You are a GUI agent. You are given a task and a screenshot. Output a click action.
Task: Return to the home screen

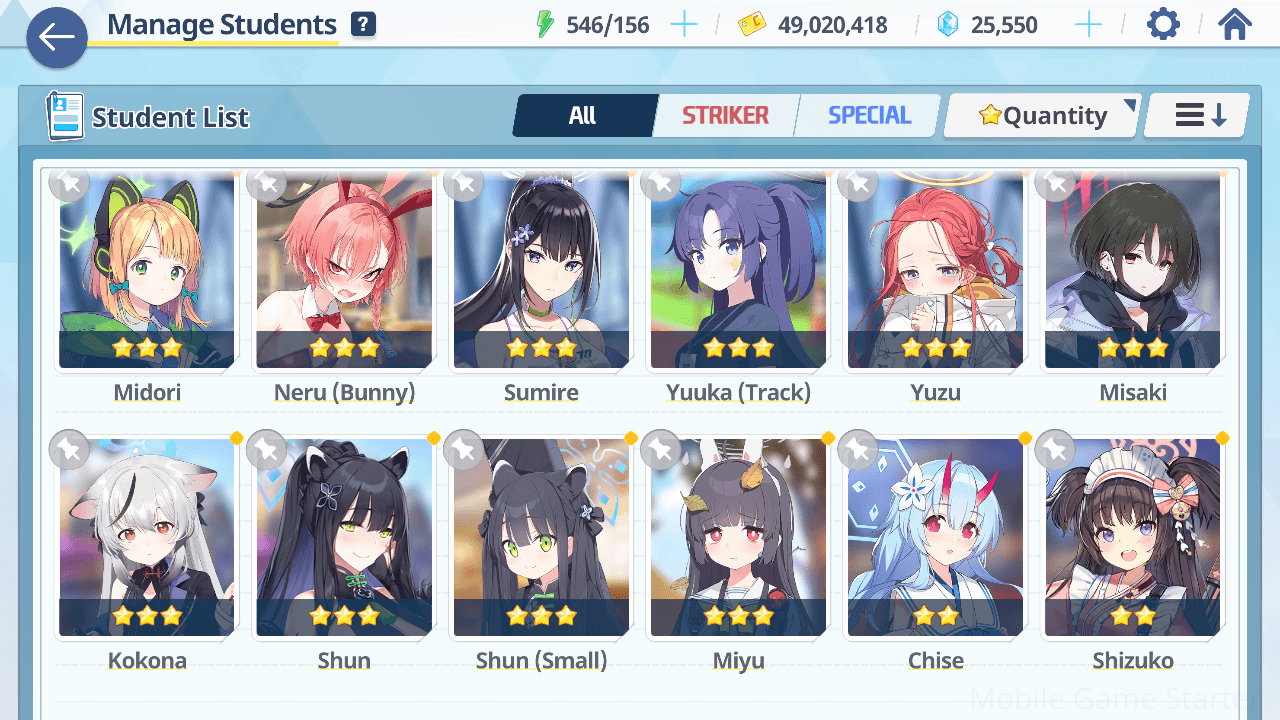tap(1235, 25)
